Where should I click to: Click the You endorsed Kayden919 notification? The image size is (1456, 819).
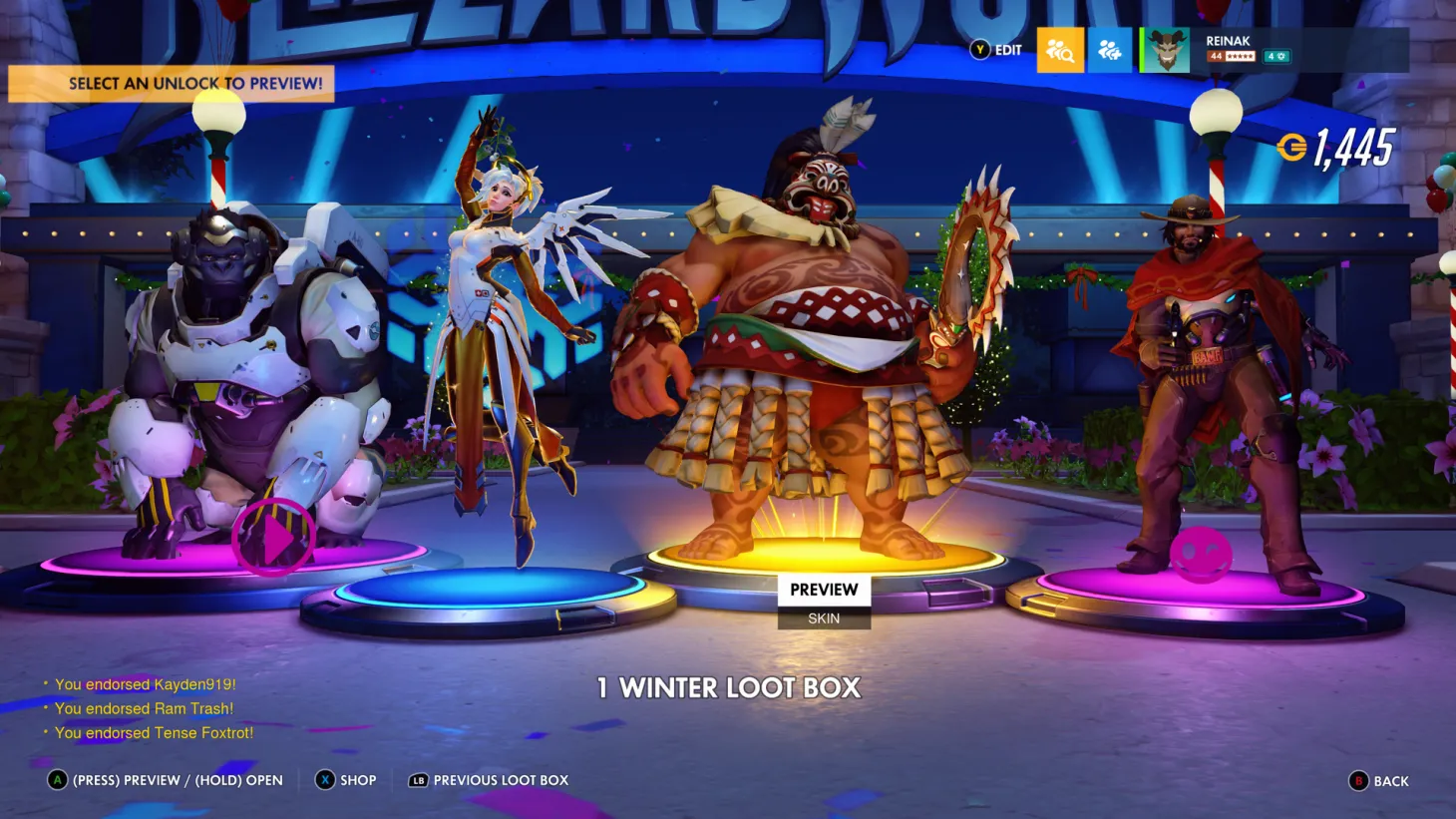pyautogui.click(x=148, y=685)
